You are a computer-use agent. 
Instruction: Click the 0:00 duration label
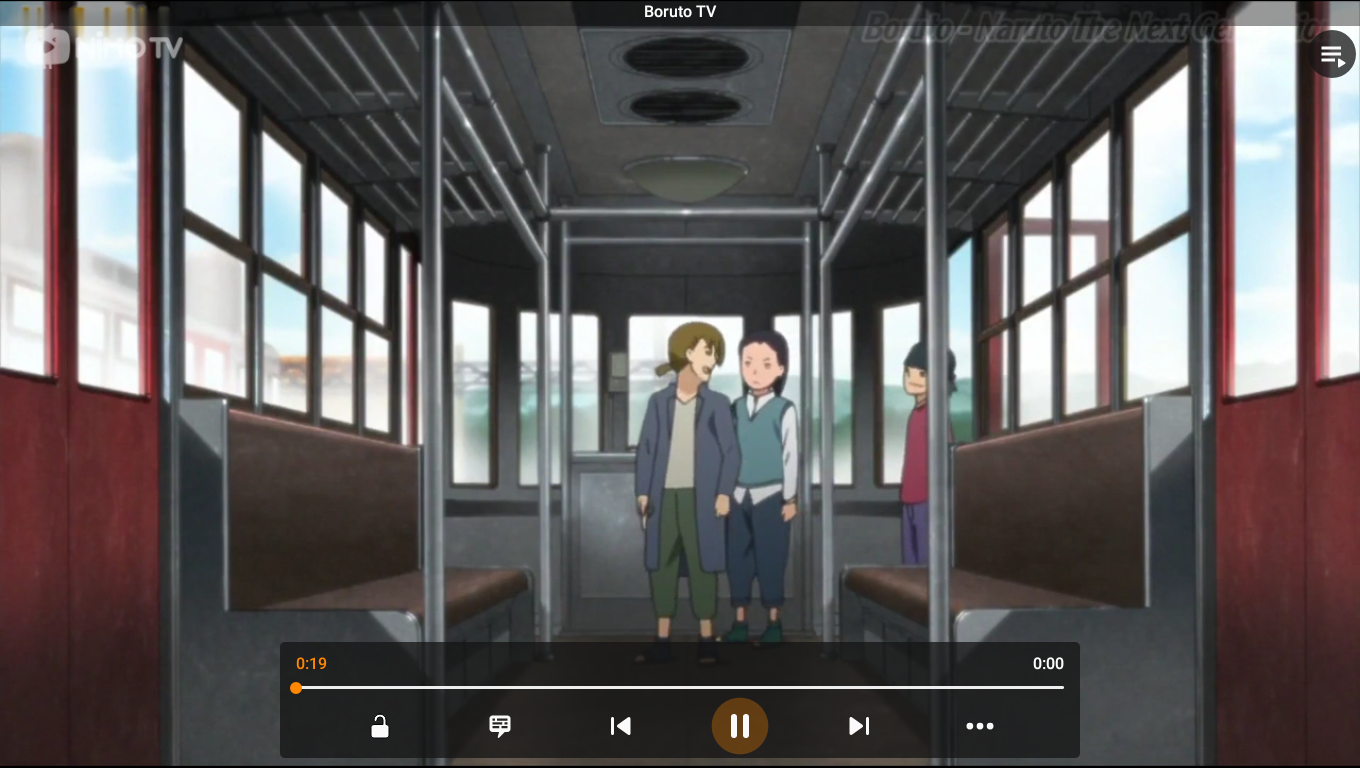point(1048,663)
